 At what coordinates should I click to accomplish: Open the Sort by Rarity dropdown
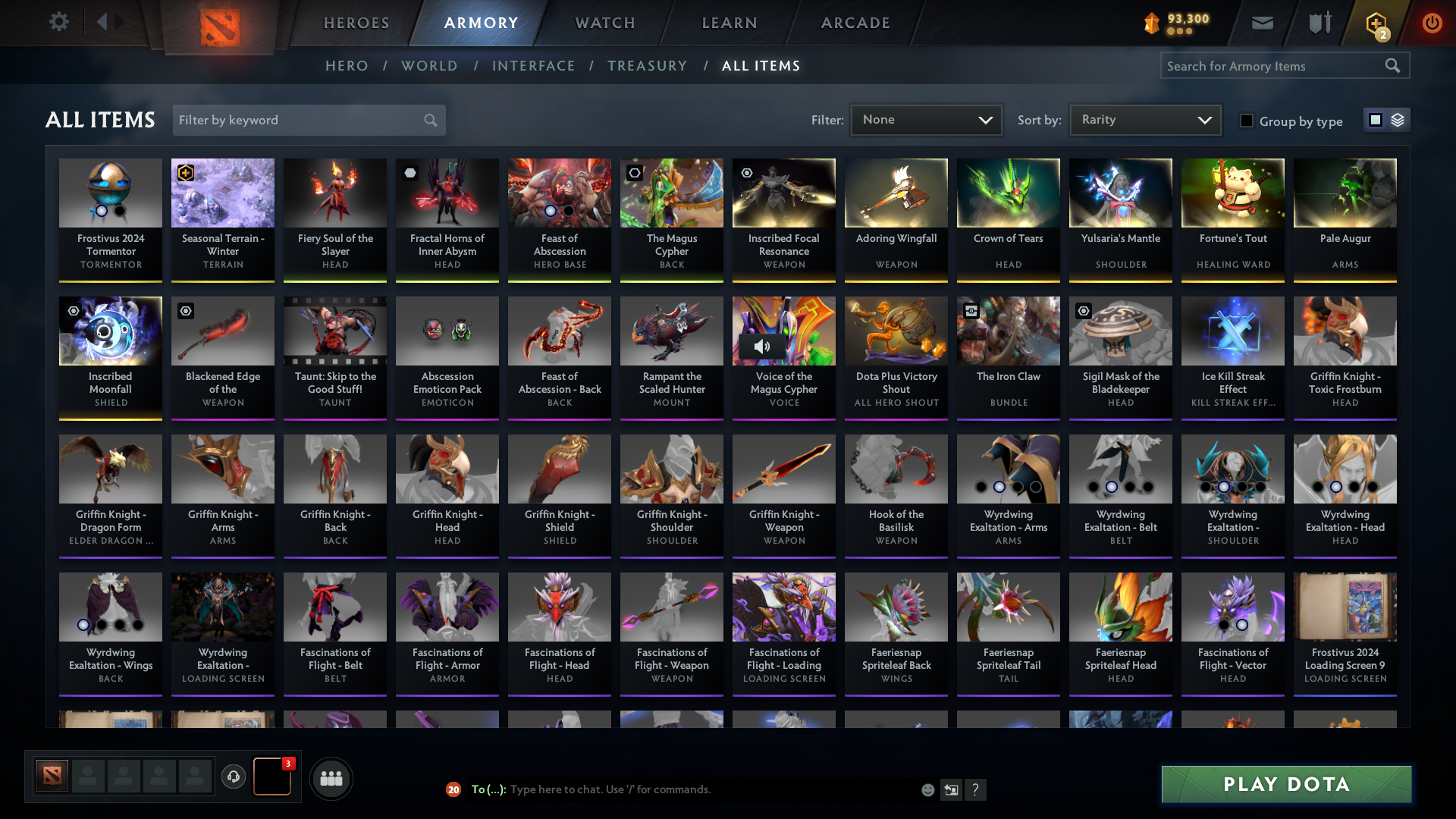click(x=1144, y=119)
